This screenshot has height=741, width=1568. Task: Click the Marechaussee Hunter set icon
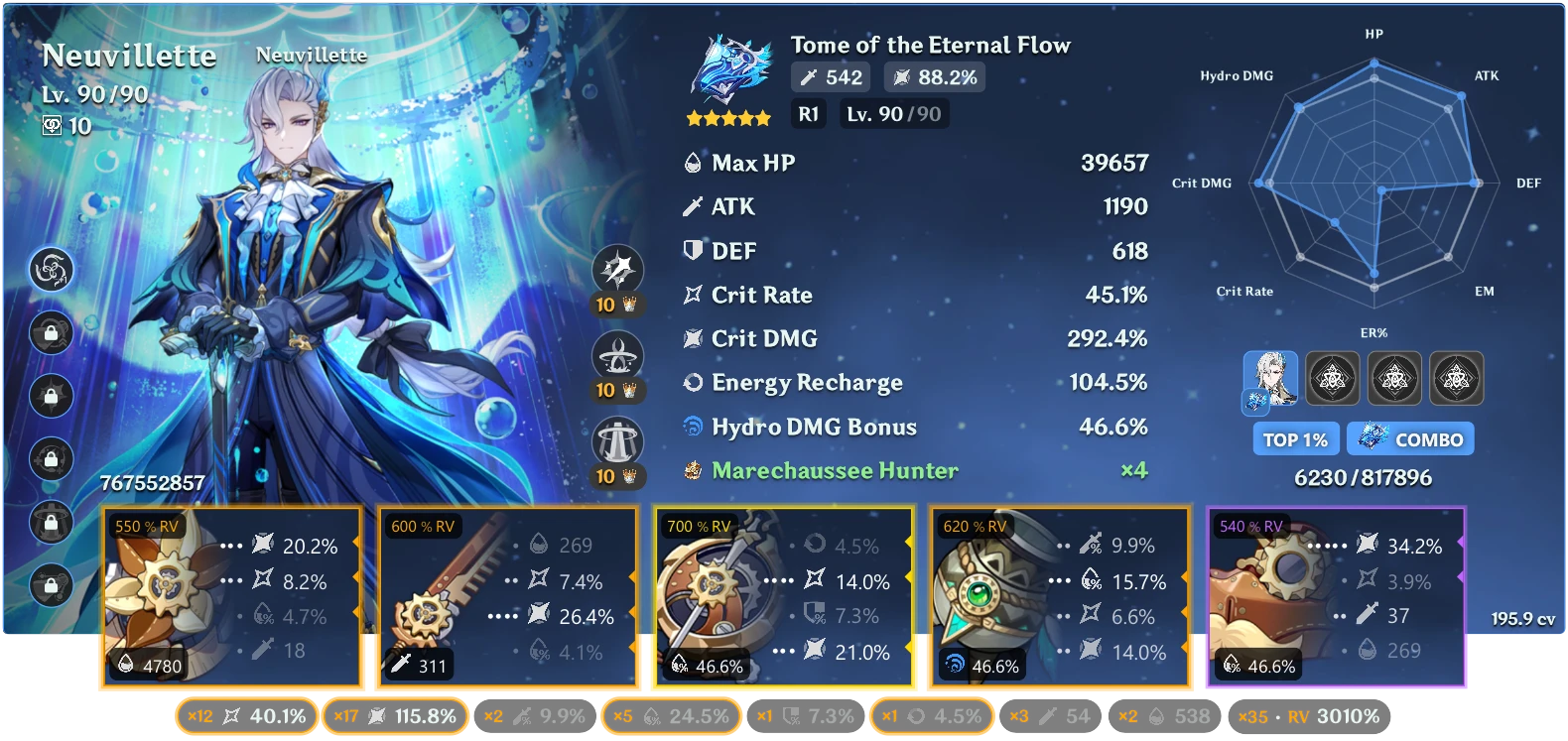(x=692, y=470)
